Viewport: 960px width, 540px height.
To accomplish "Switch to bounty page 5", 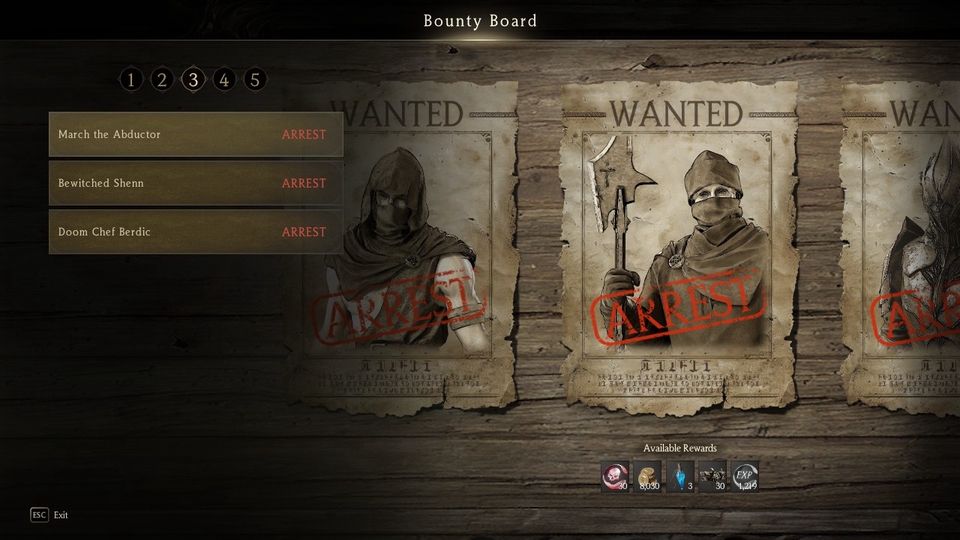I will 255,79.
